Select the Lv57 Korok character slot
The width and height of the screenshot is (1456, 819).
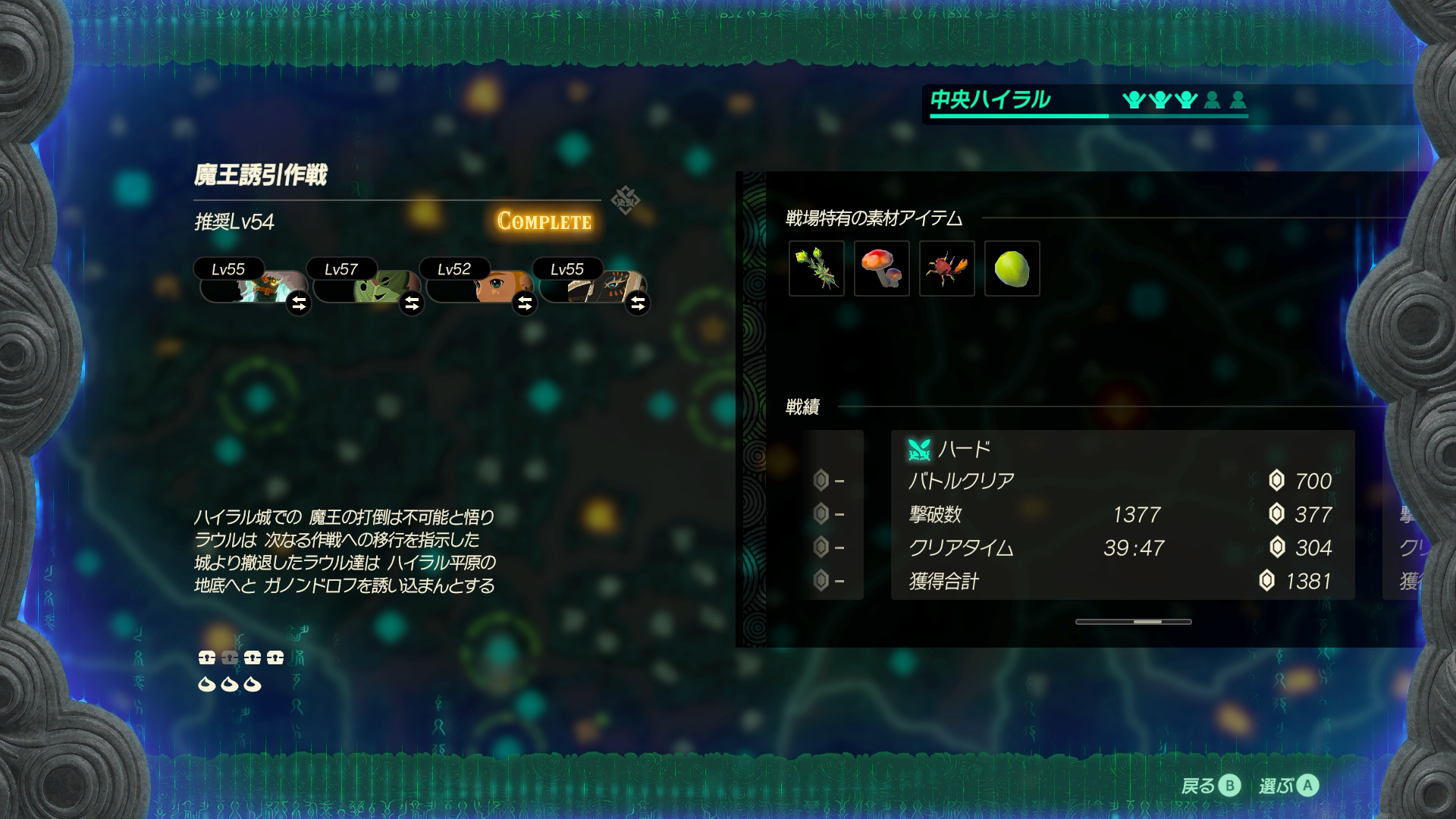(366, 285)
